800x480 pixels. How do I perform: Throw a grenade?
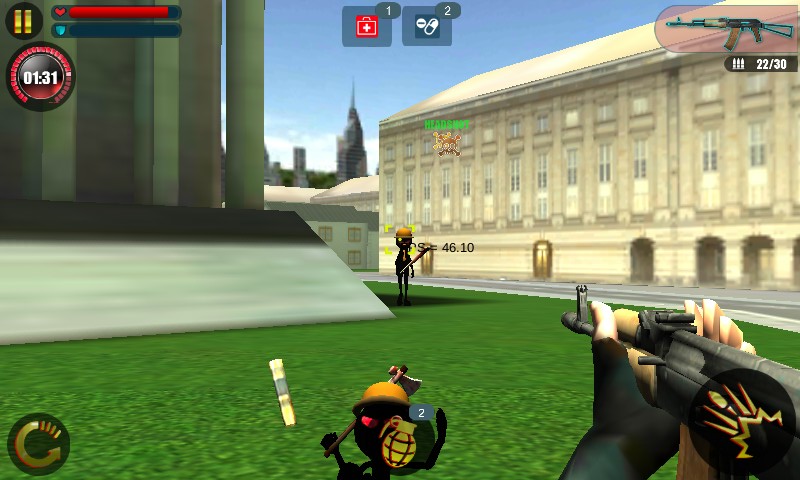[403, 436]
